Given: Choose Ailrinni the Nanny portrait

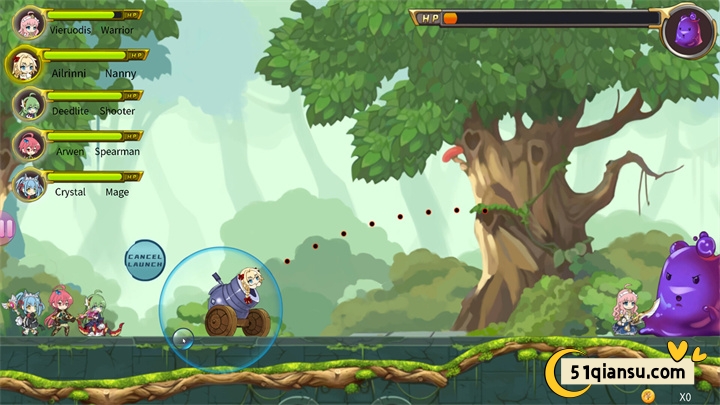Looking at the screenshot, I should pos(23,64).
